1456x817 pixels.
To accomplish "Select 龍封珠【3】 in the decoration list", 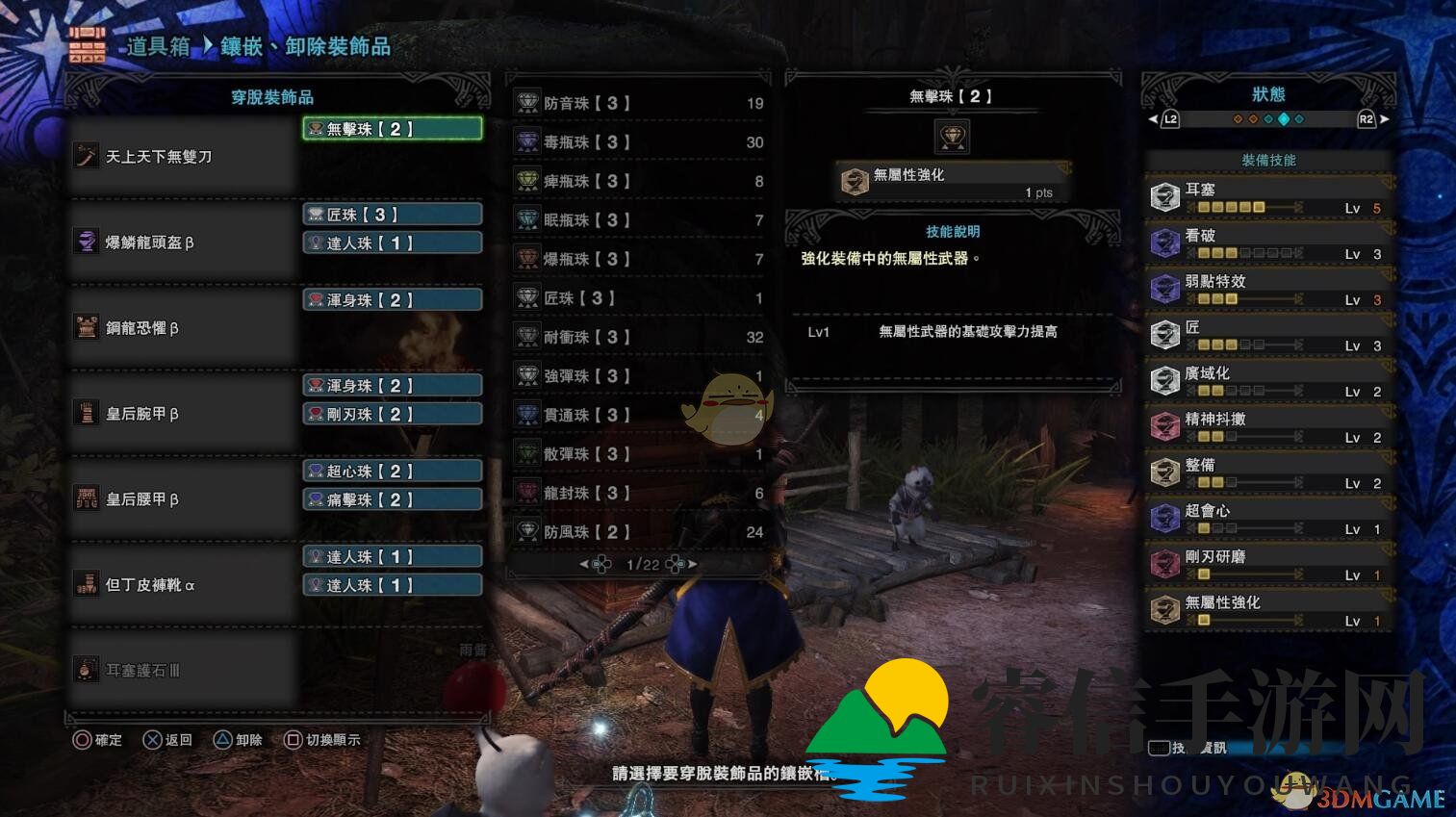I will pos(638,493).
